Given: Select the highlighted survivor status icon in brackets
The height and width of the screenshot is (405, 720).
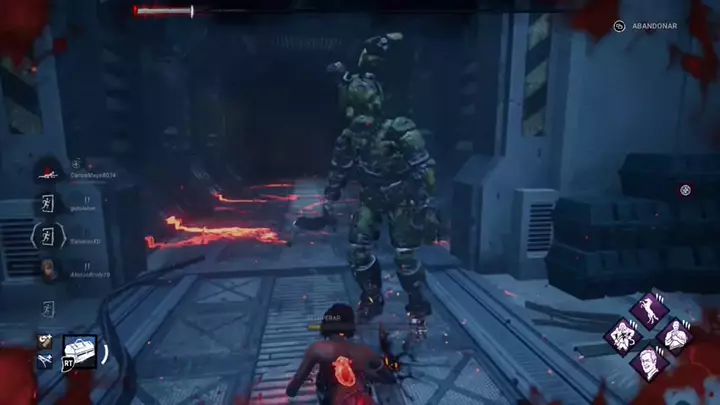Looking at the screenshot, I should coord(47,237).
